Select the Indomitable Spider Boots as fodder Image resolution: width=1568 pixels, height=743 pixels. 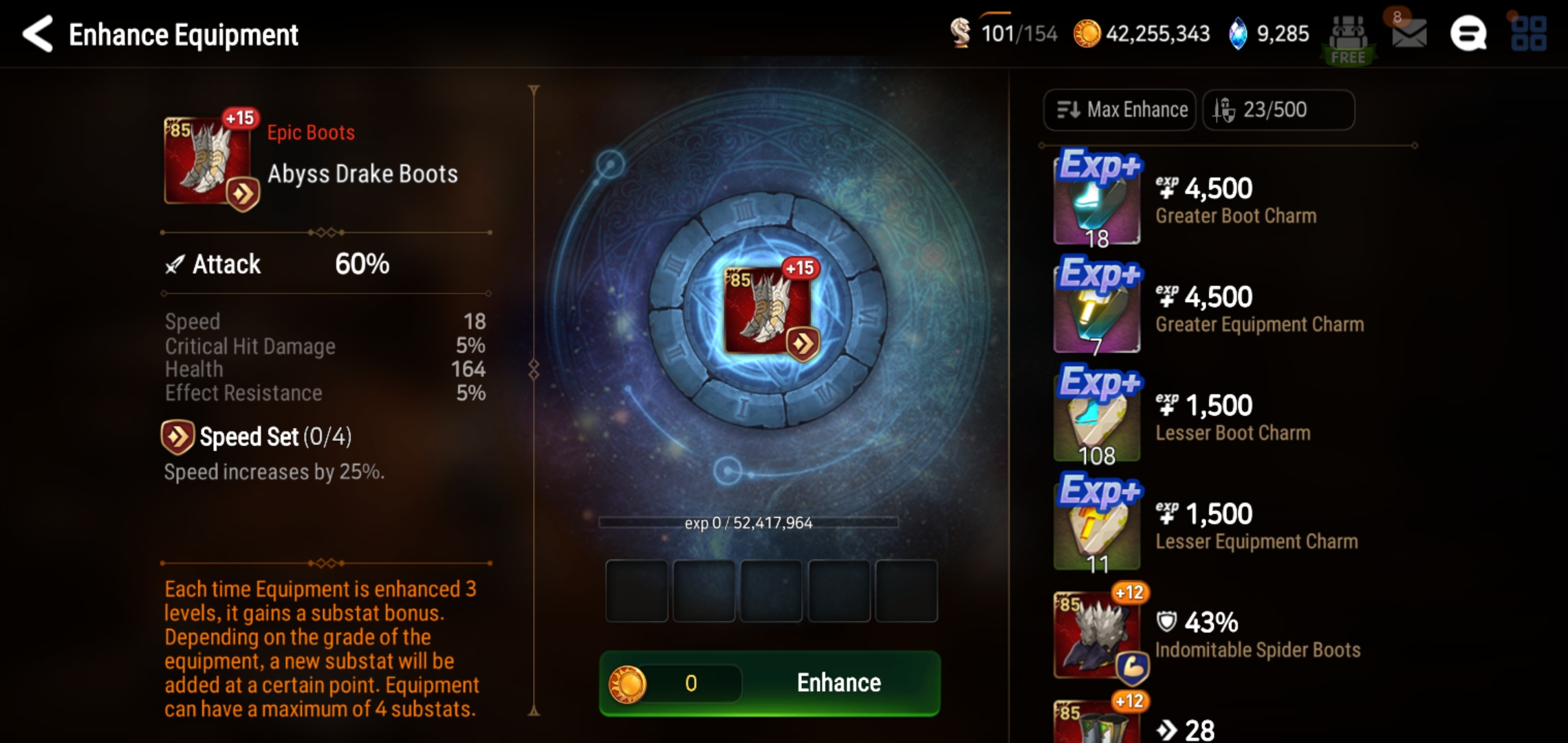click(x=1096, y=633)
